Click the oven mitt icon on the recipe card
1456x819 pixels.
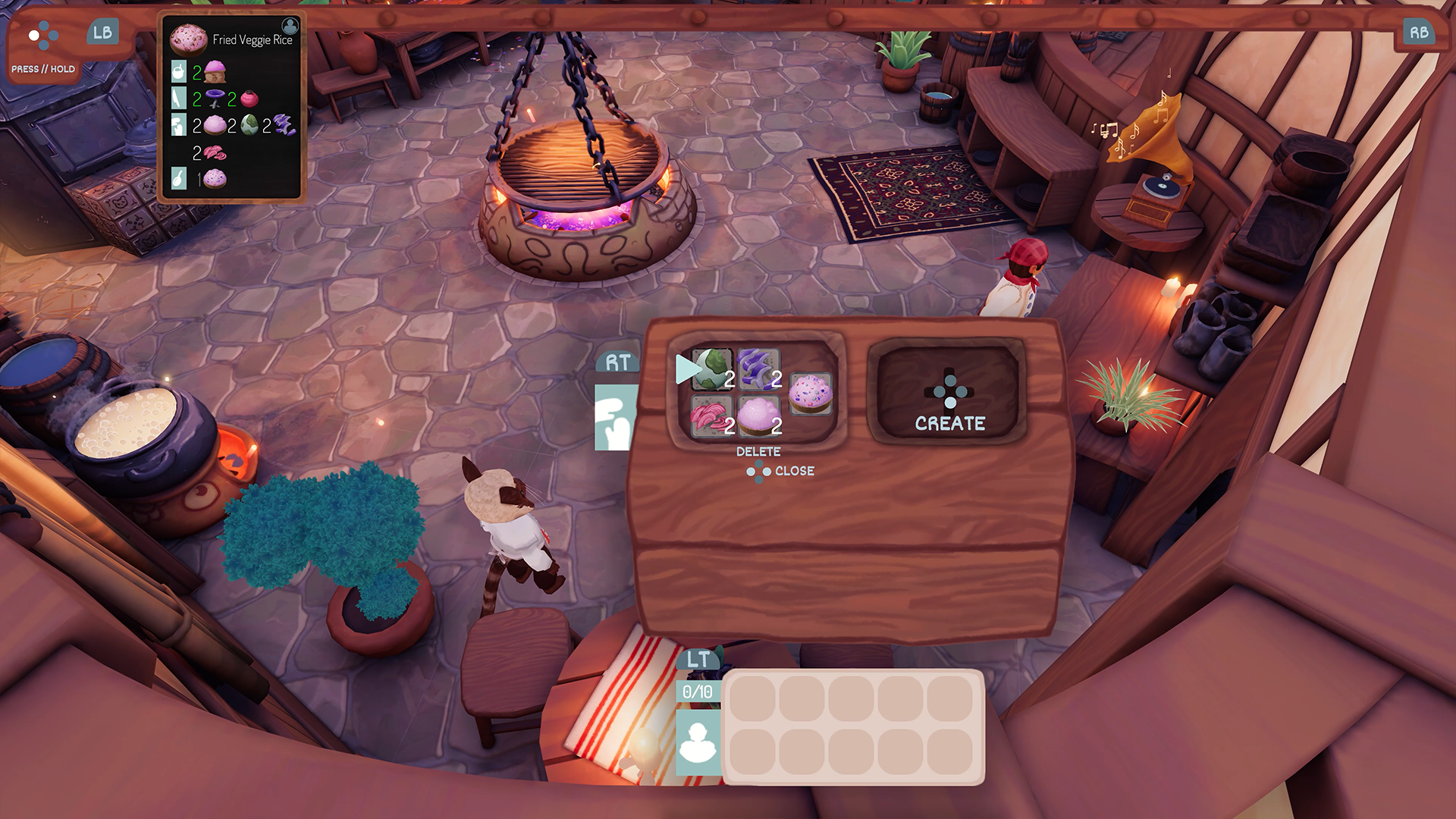(x=178, y=125)
